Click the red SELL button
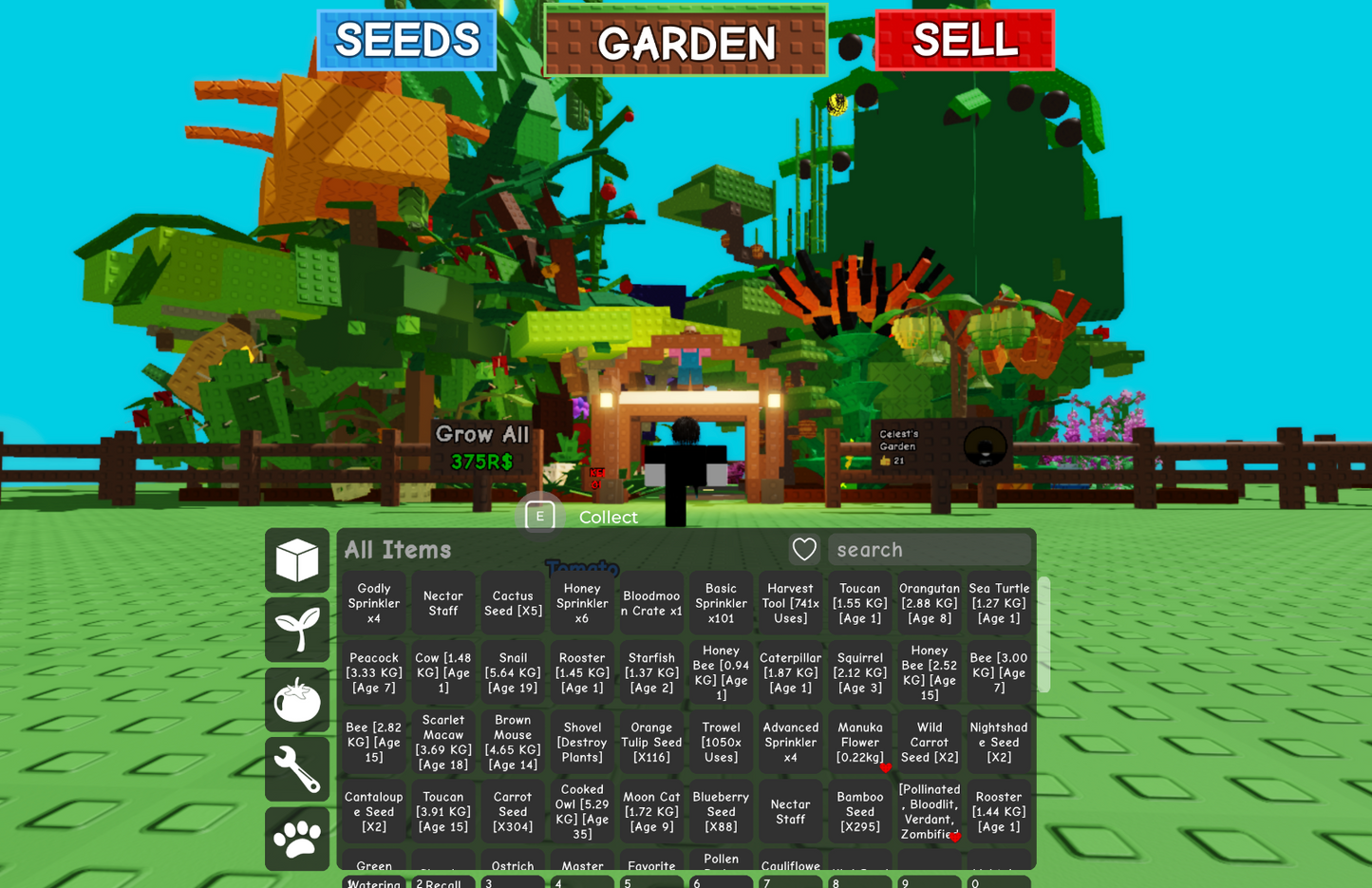The height and width of the screenshot is (888, 1372). point(964,40)
